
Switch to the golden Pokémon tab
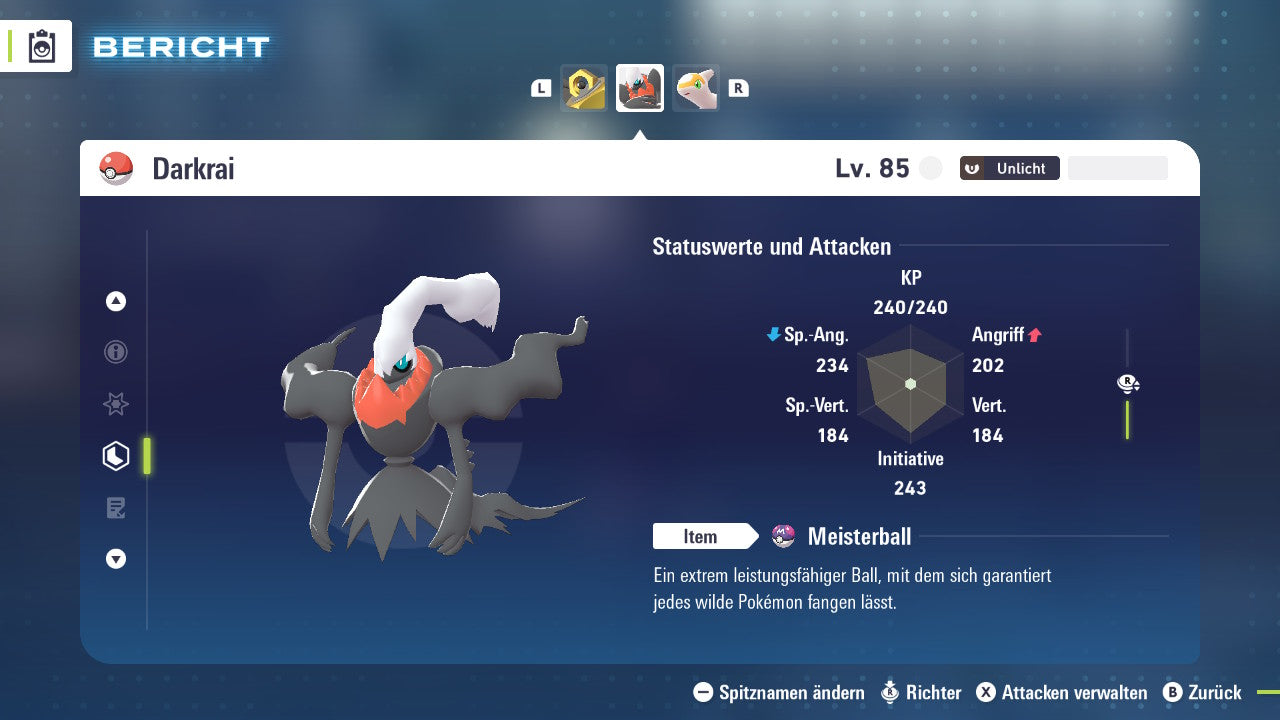(584, 87)
